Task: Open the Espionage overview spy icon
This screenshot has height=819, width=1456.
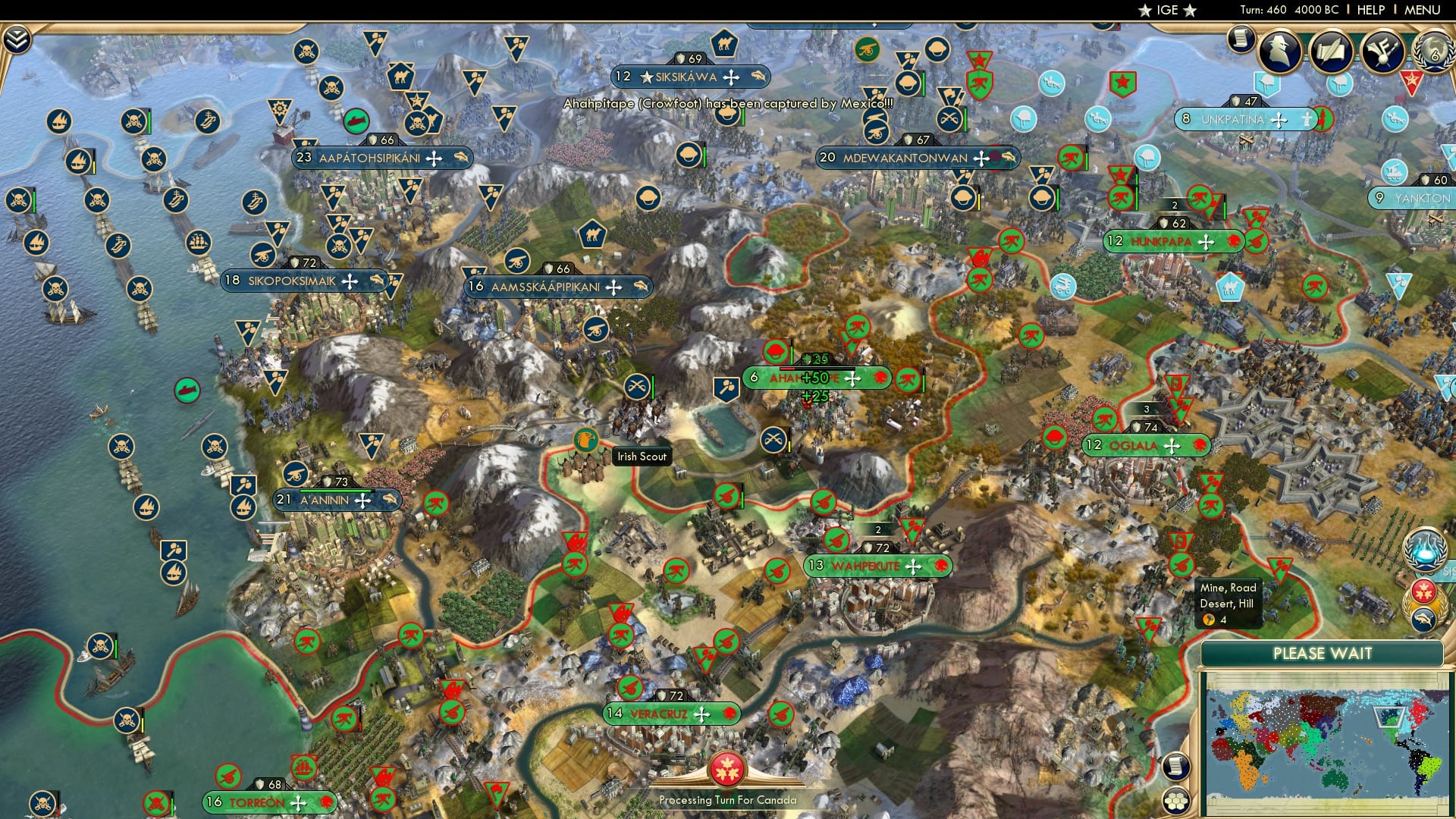Action: 1280,52
